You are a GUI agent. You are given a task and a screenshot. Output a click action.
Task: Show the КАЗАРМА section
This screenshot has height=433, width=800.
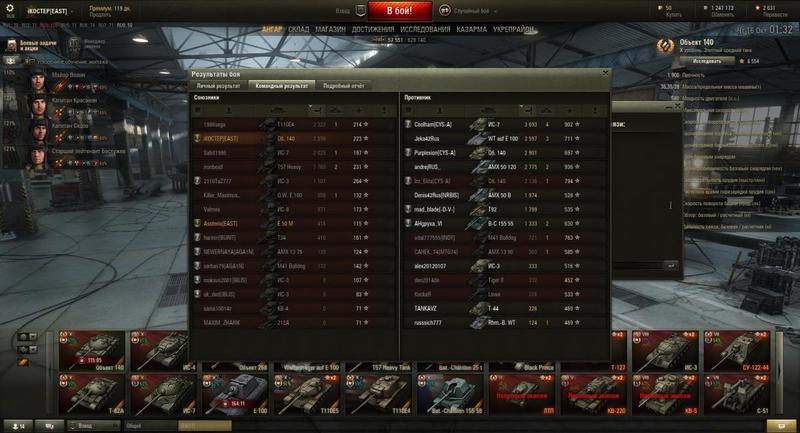471,30
